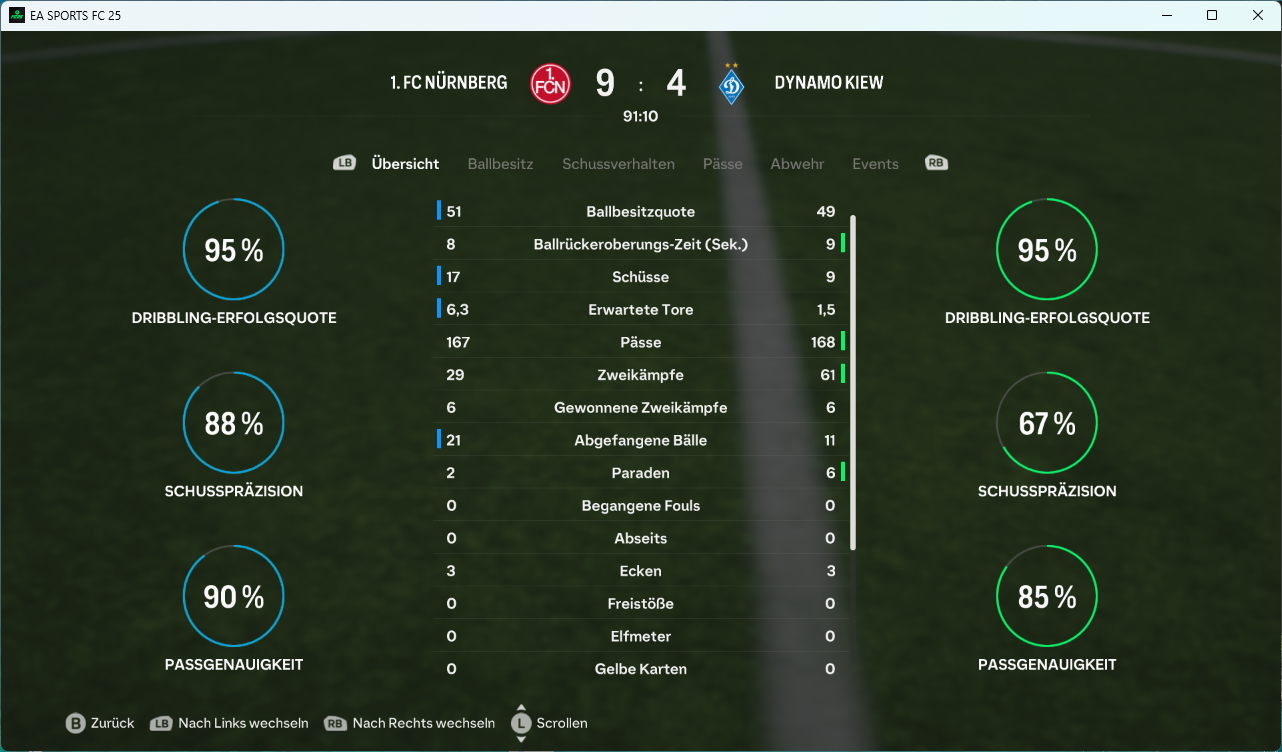Switch to the Abwehr tab
1282x752 pixels.
797,164
